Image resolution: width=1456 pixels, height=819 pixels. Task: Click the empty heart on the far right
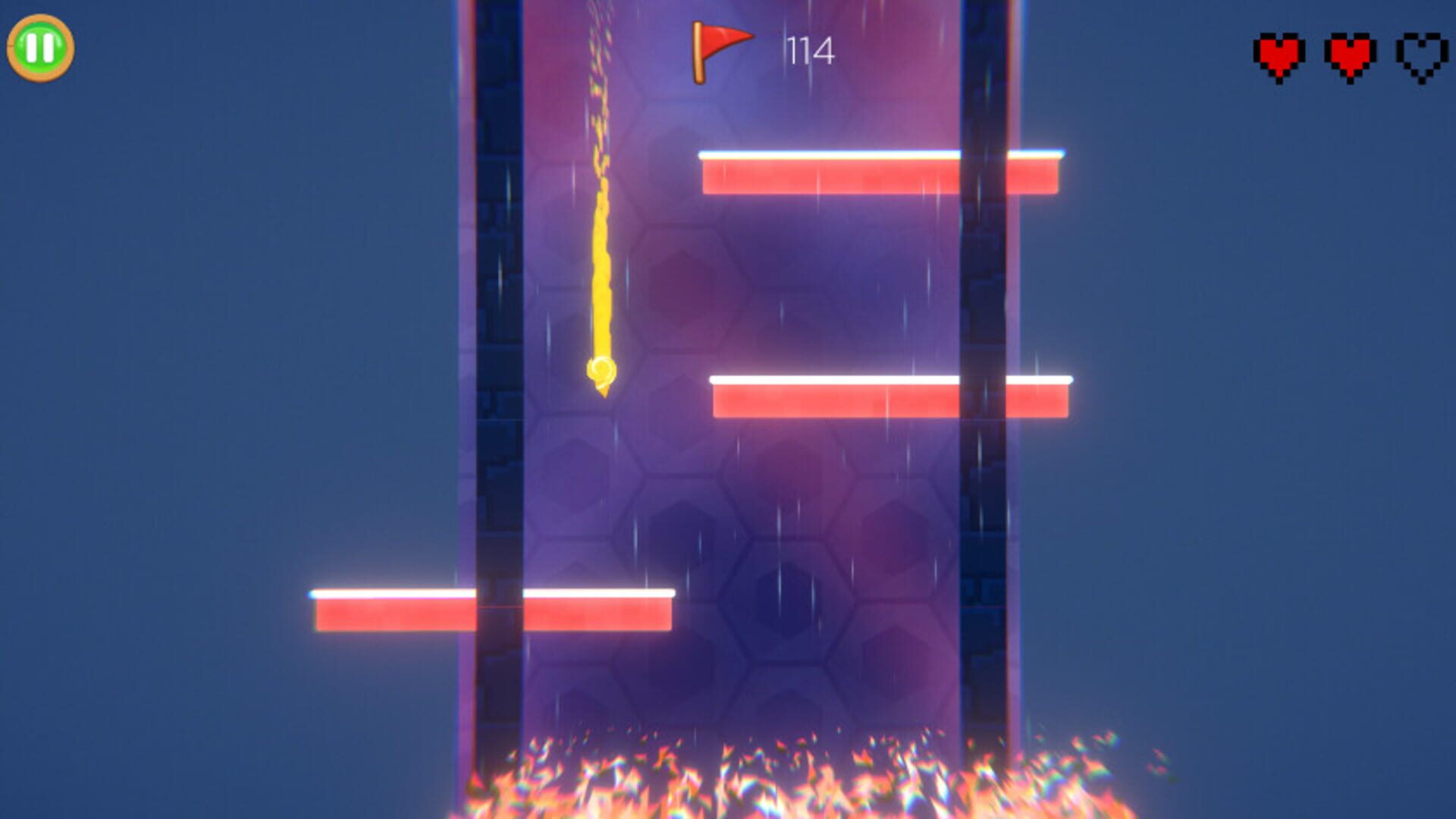[x=1422, y=53]
